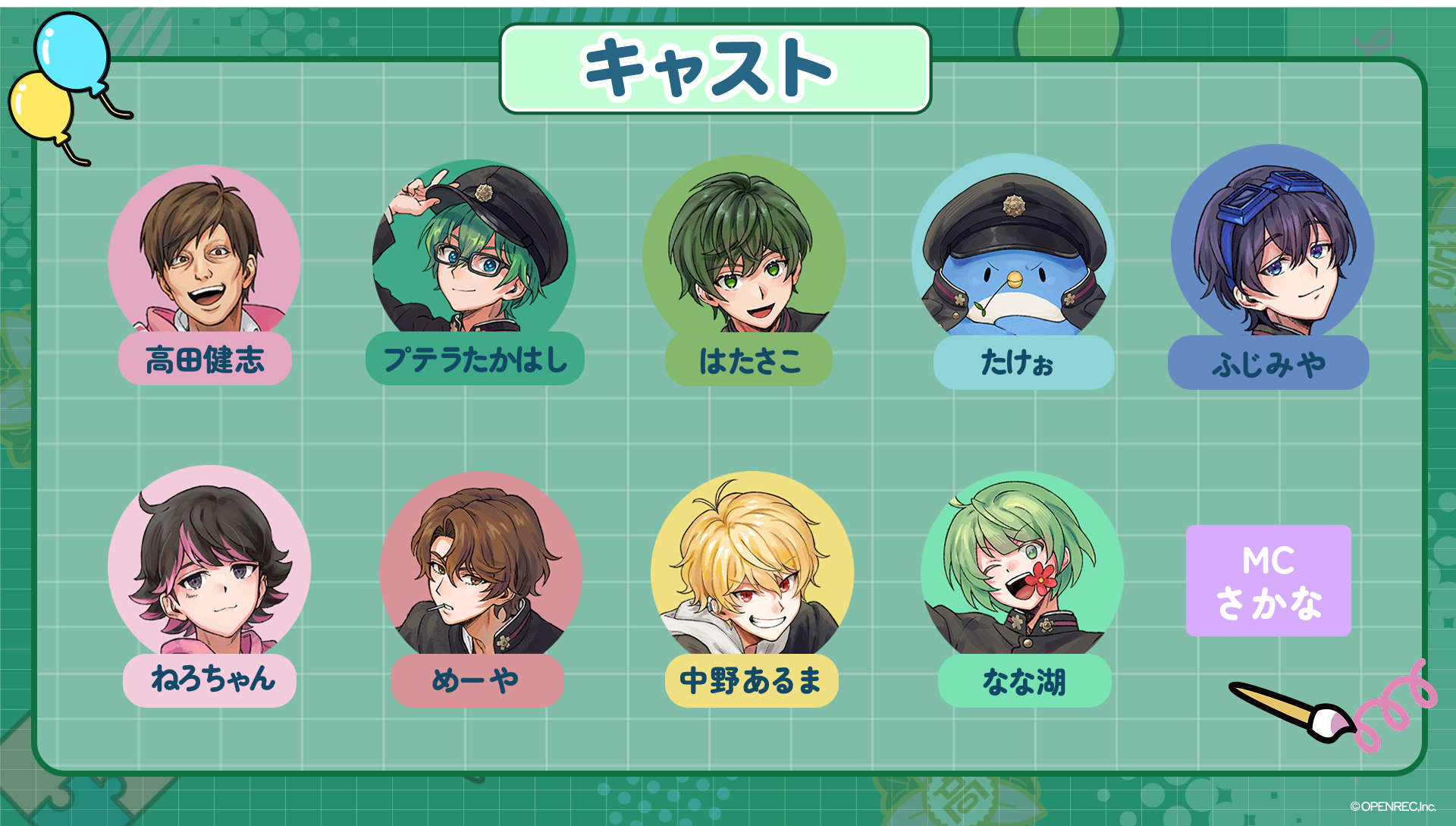
Task: Choose the 中野あるま cast portrait
Action: click(752, 569)
